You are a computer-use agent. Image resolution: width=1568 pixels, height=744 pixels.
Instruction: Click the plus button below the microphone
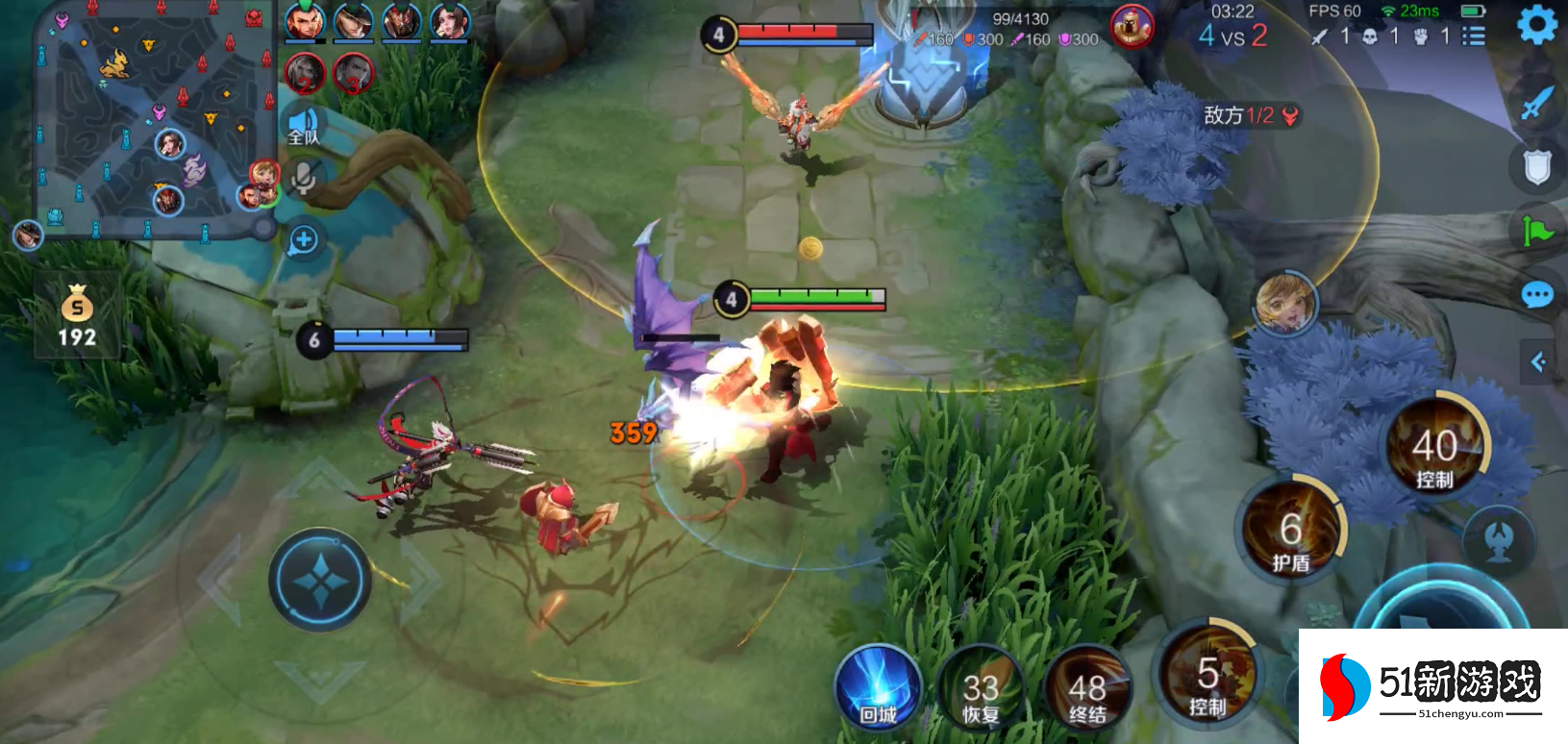[x=304, y=239]
